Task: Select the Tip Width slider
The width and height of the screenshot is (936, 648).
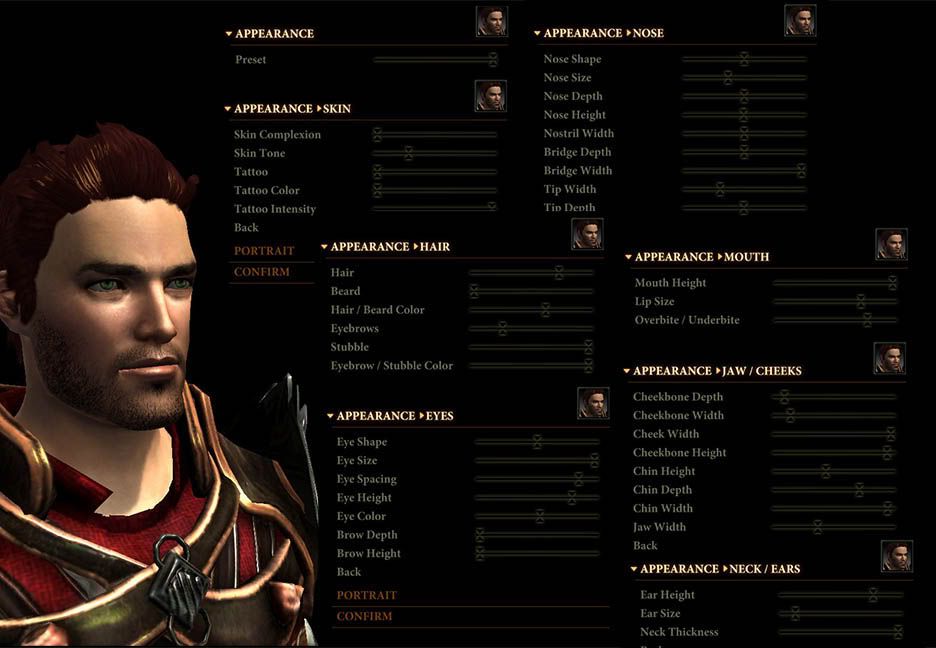Action: (744, 189)
